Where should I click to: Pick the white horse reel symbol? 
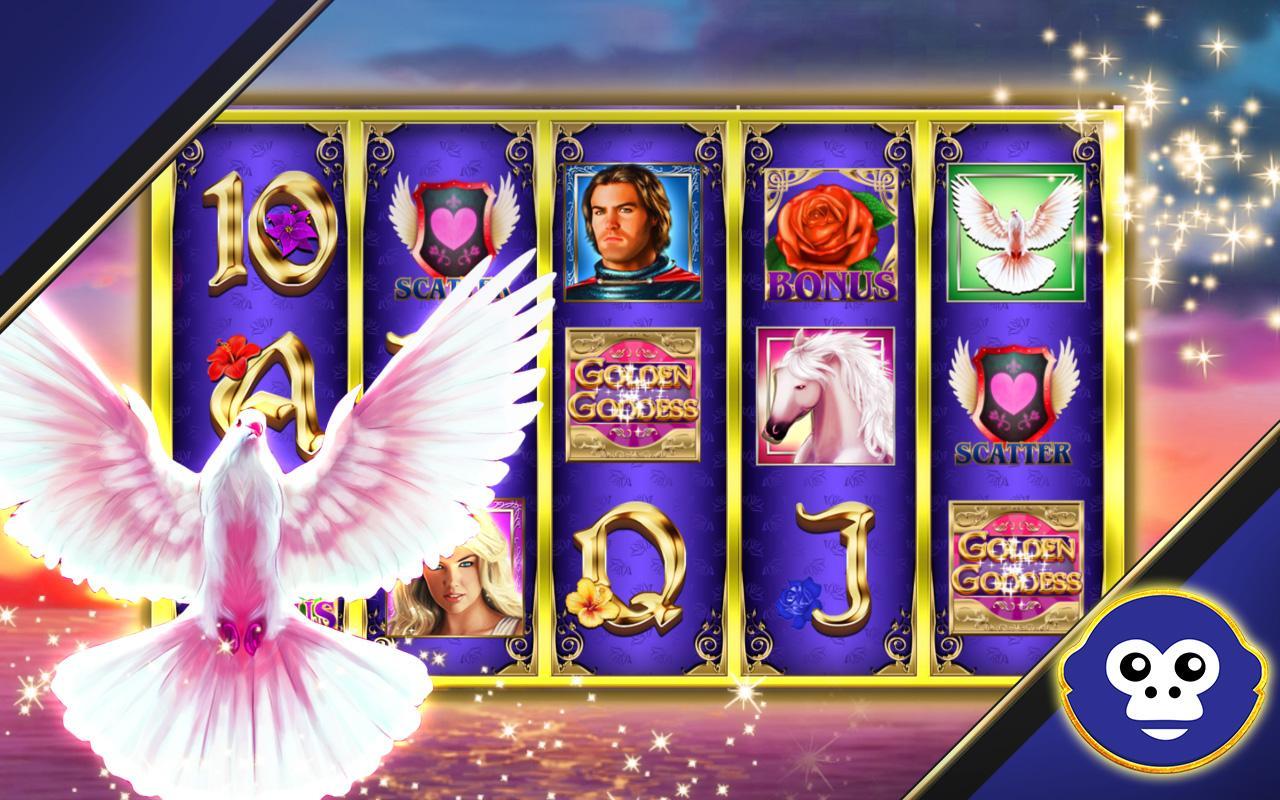[x=825, y=396]
